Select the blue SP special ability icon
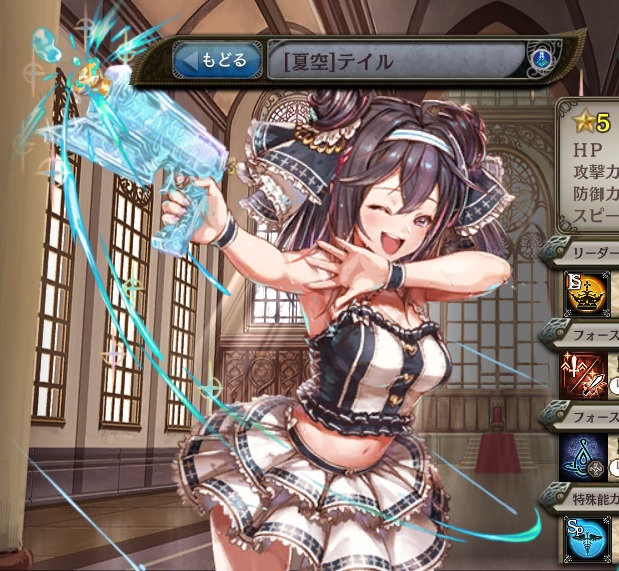 583,538
